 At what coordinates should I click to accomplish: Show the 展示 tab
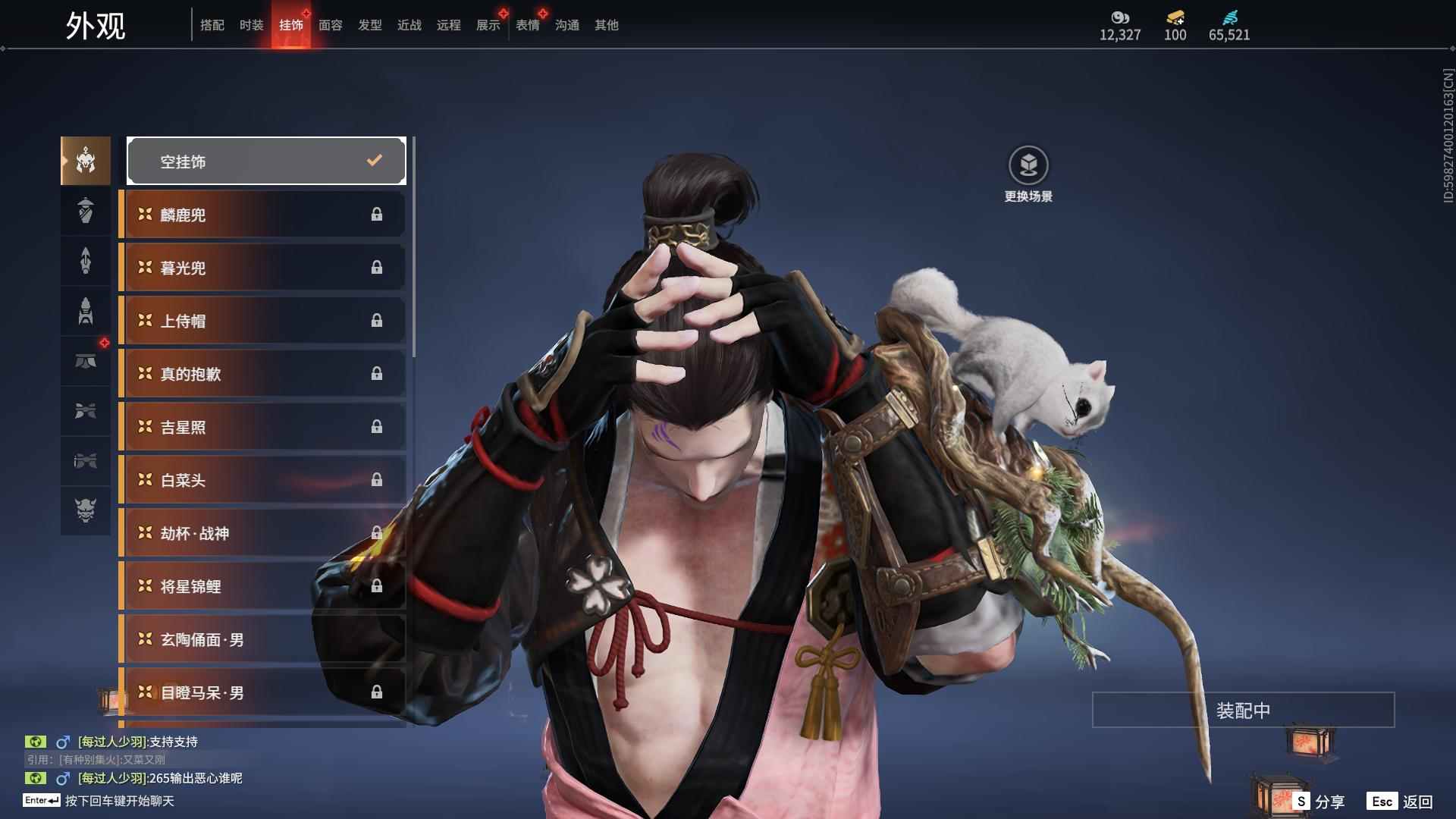(x=488, y=25)
